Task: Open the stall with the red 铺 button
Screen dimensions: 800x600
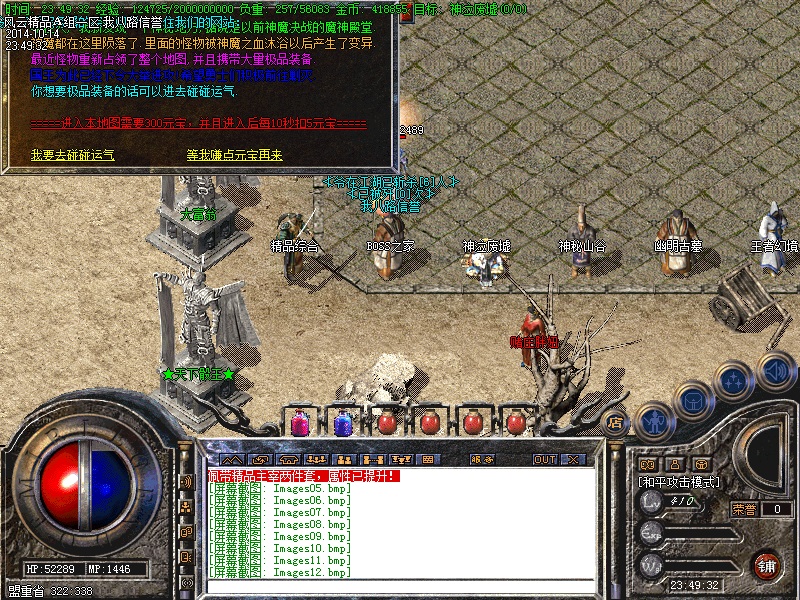Action: click(767, 564)
